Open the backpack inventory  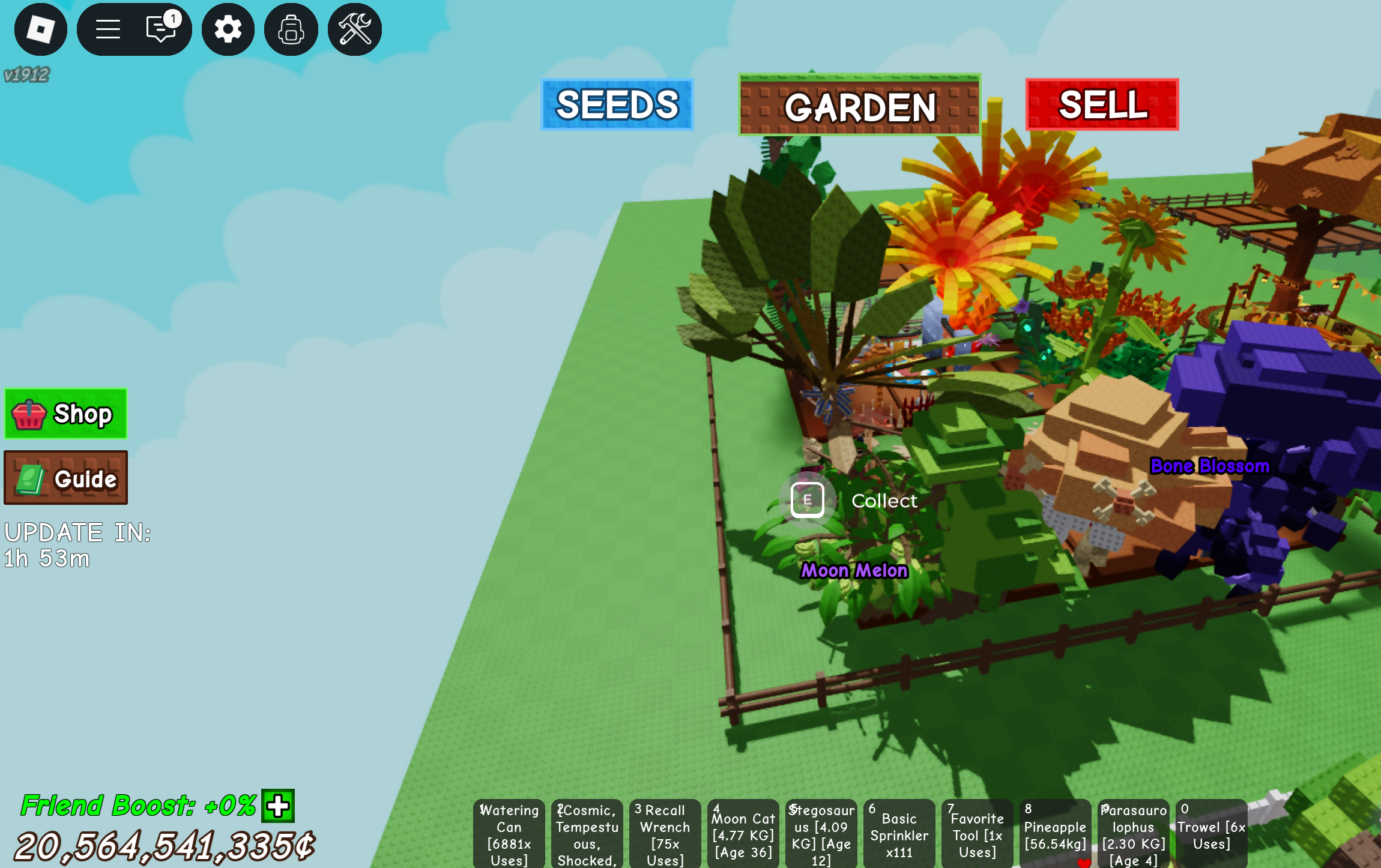click(291, 29)
